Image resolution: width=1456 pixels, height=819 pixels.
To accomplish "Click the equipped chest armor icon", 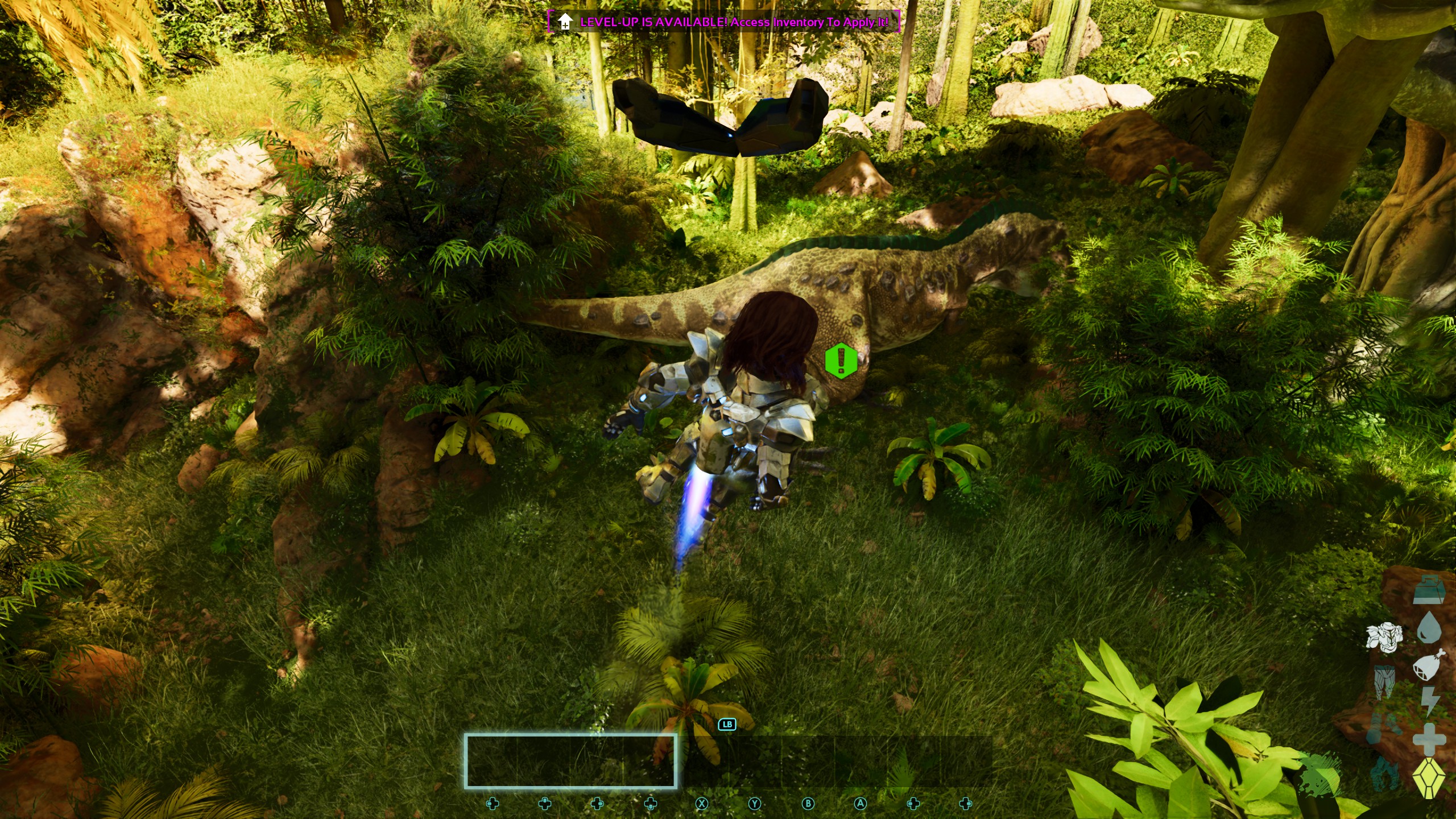I will coord(1385,636).
